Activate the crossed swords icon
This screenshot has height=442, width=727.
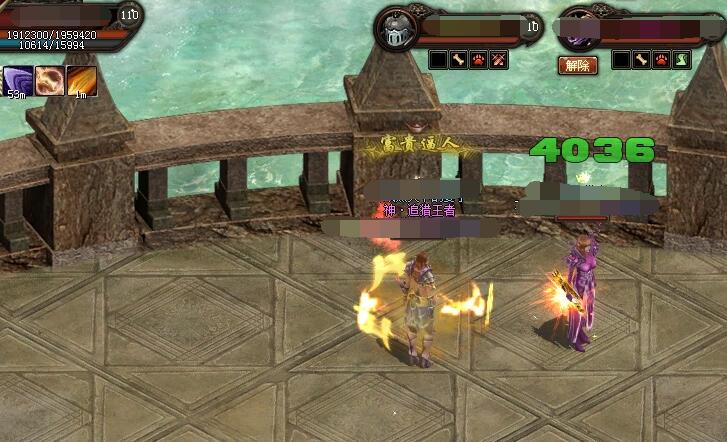498,60
